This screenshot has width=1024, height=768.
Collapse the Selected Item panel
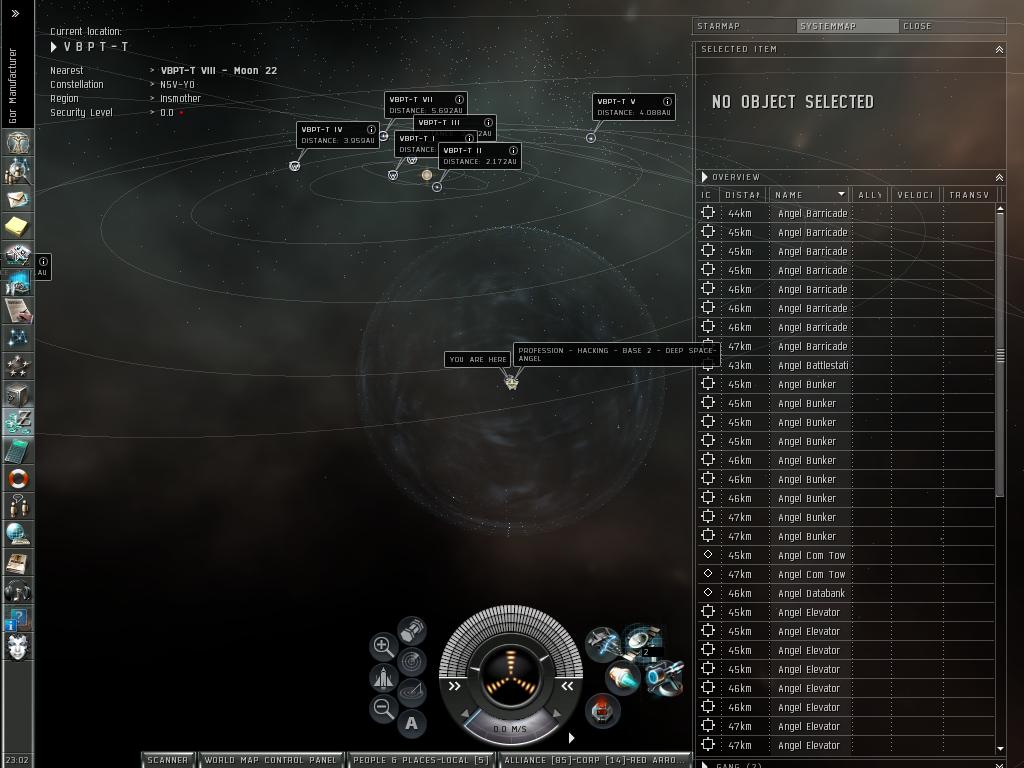(998, 49)
